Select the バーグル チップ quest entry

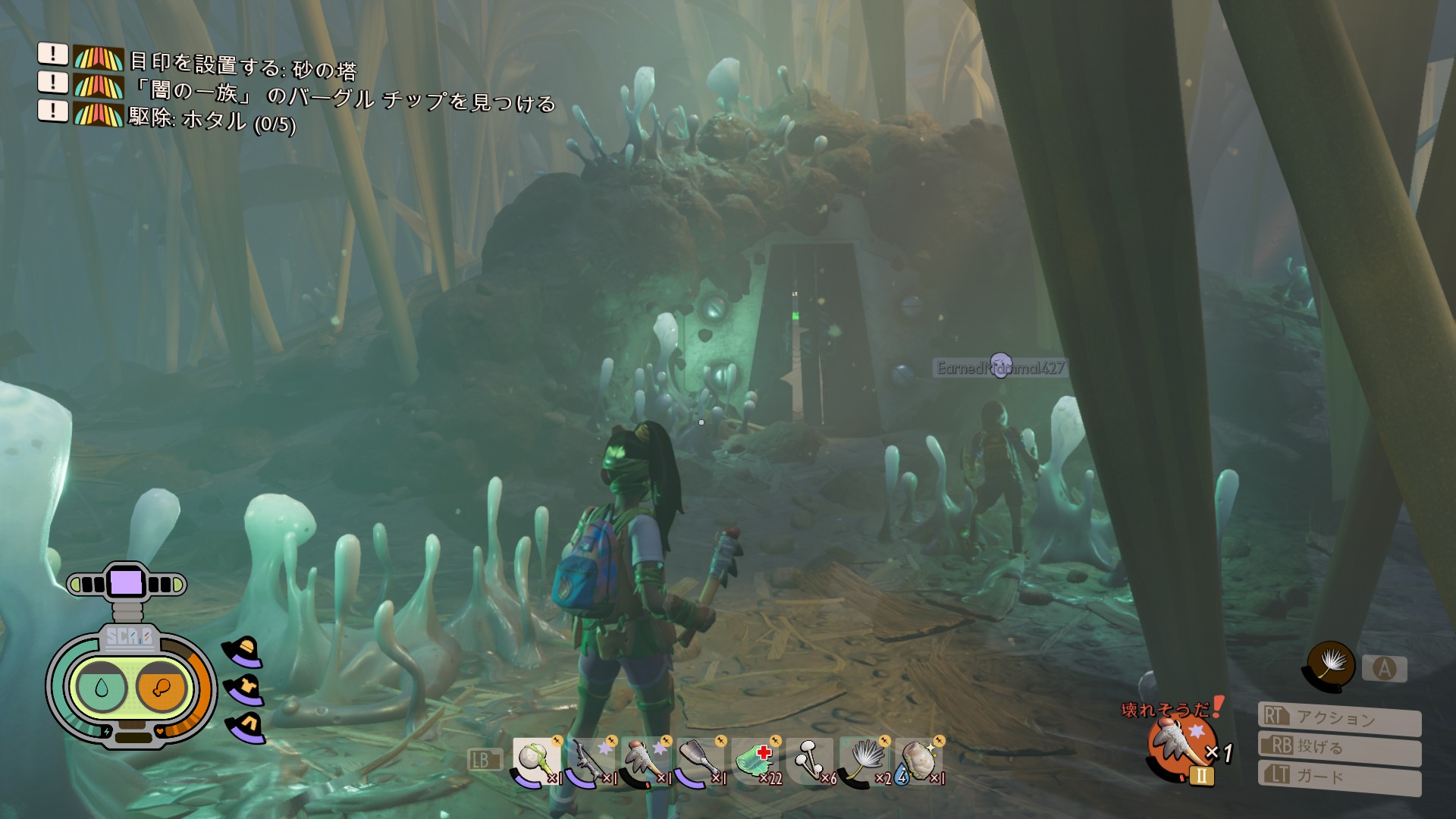pyautogui.click(x=343, y=96)
